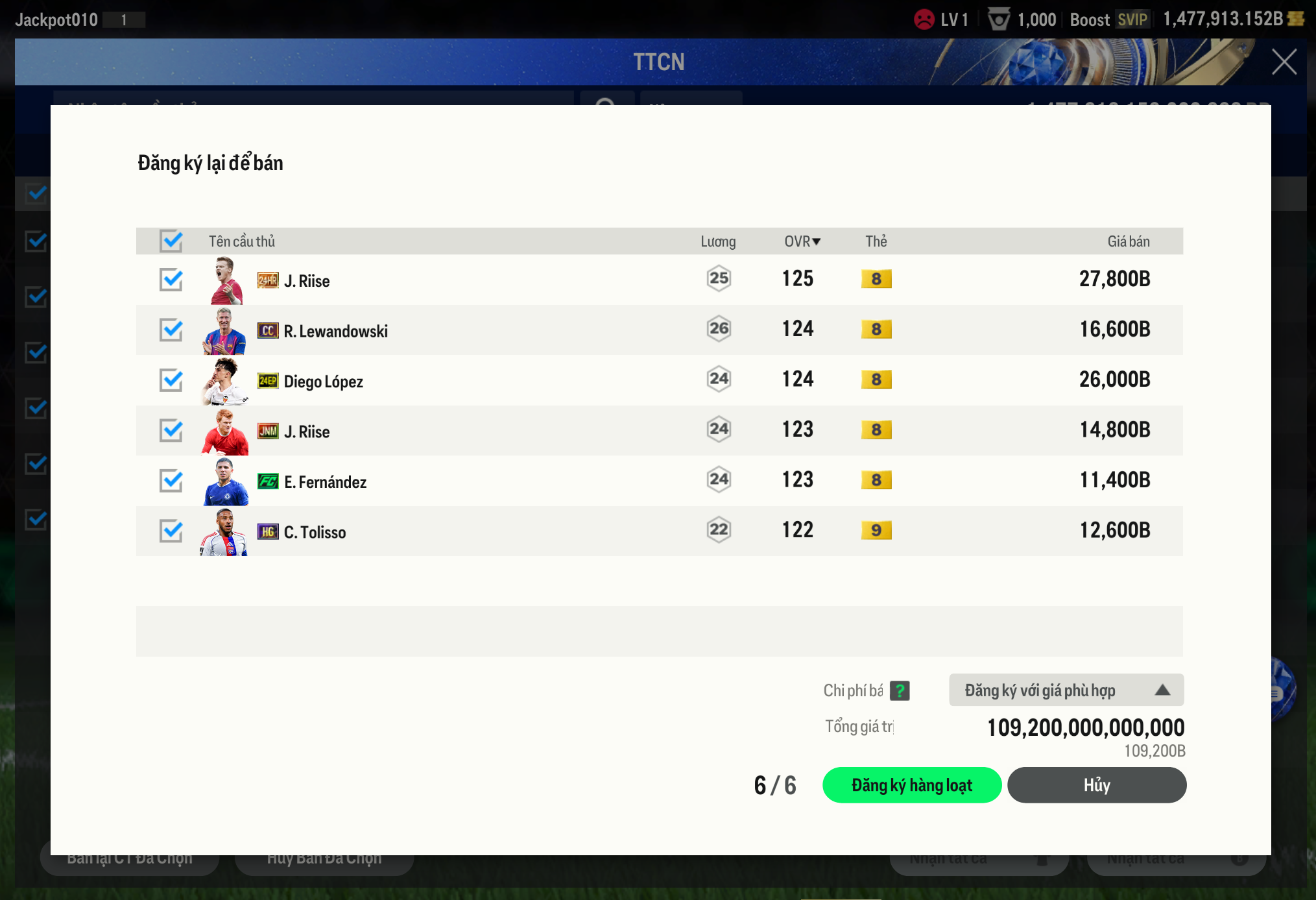This screenshot has height=900, width=1316.
Task: Toggle the select-all checkbox in the header row
Action: (171, 241)
